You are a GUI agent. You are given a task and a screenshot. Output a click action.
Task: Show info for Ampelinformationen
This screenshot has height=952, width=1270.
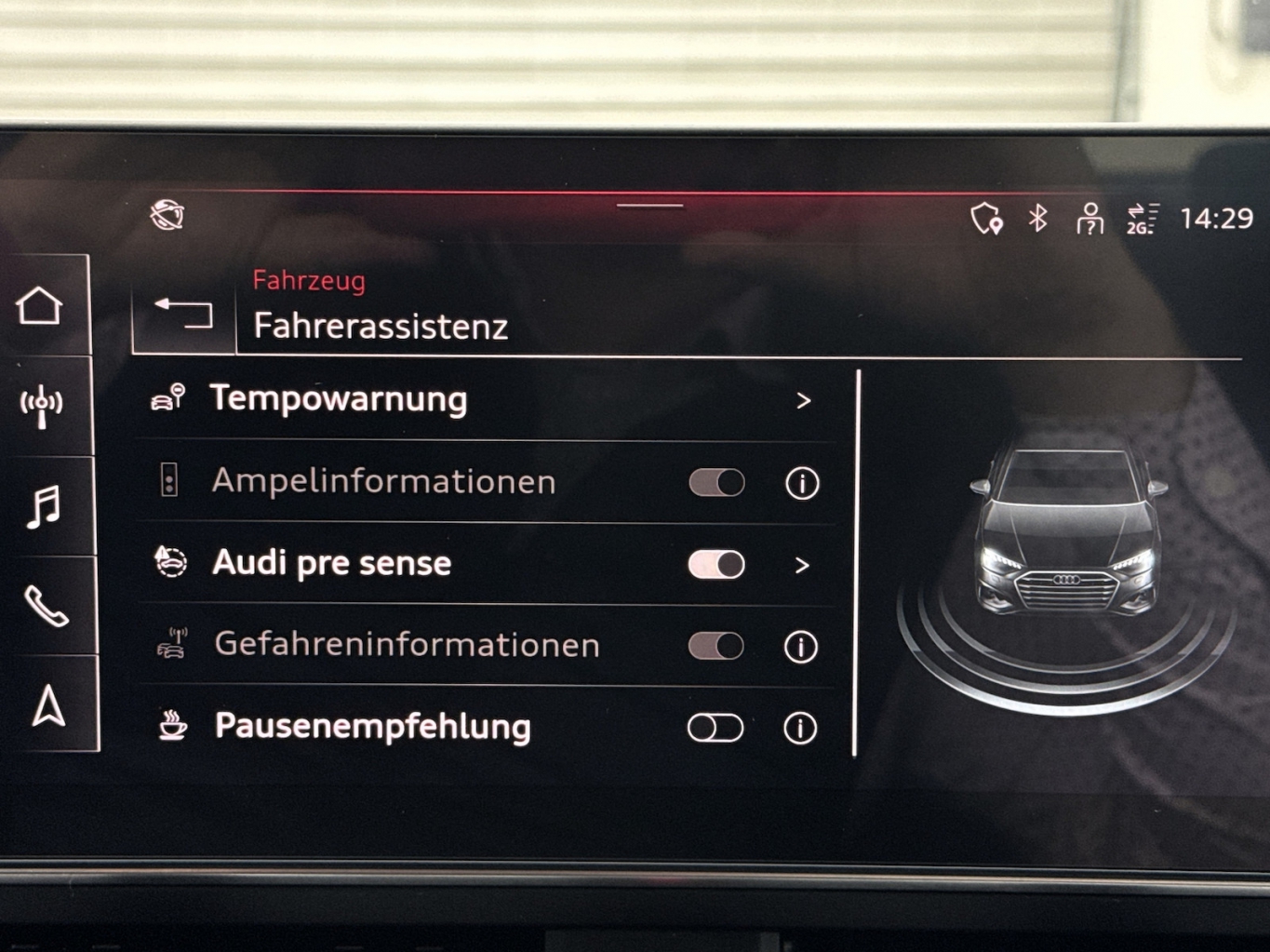802,483
